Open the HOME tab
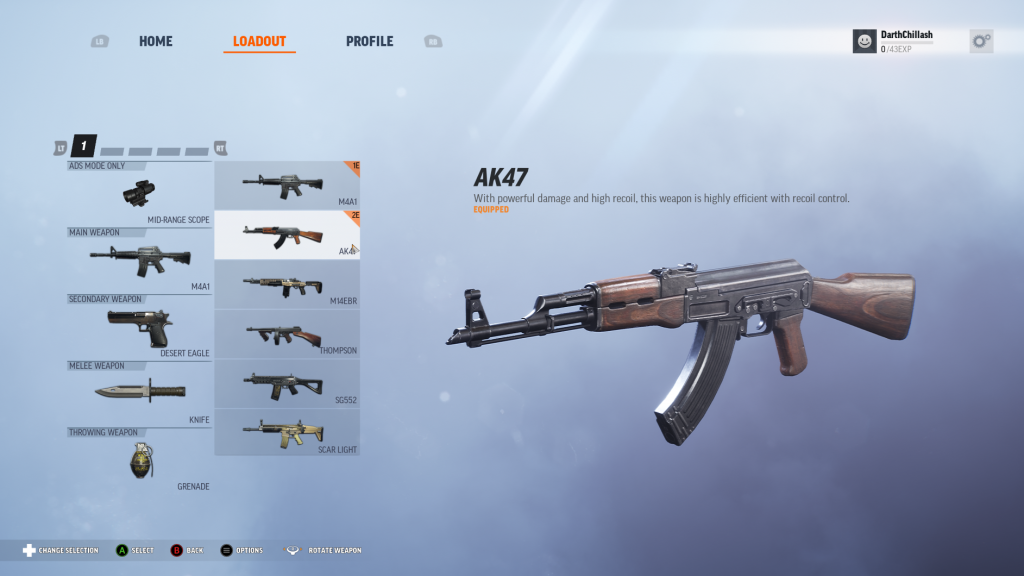The width and height of the screenshot is (1024, 576). point(155,42)
